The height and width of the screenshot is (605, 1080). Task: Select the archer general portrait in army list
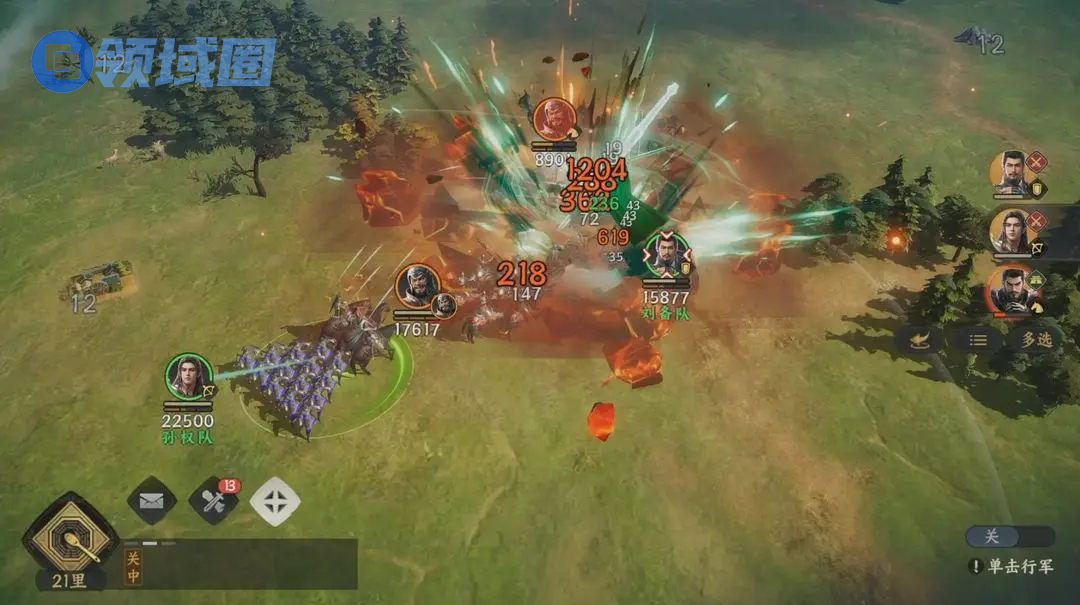point(1012,231)
